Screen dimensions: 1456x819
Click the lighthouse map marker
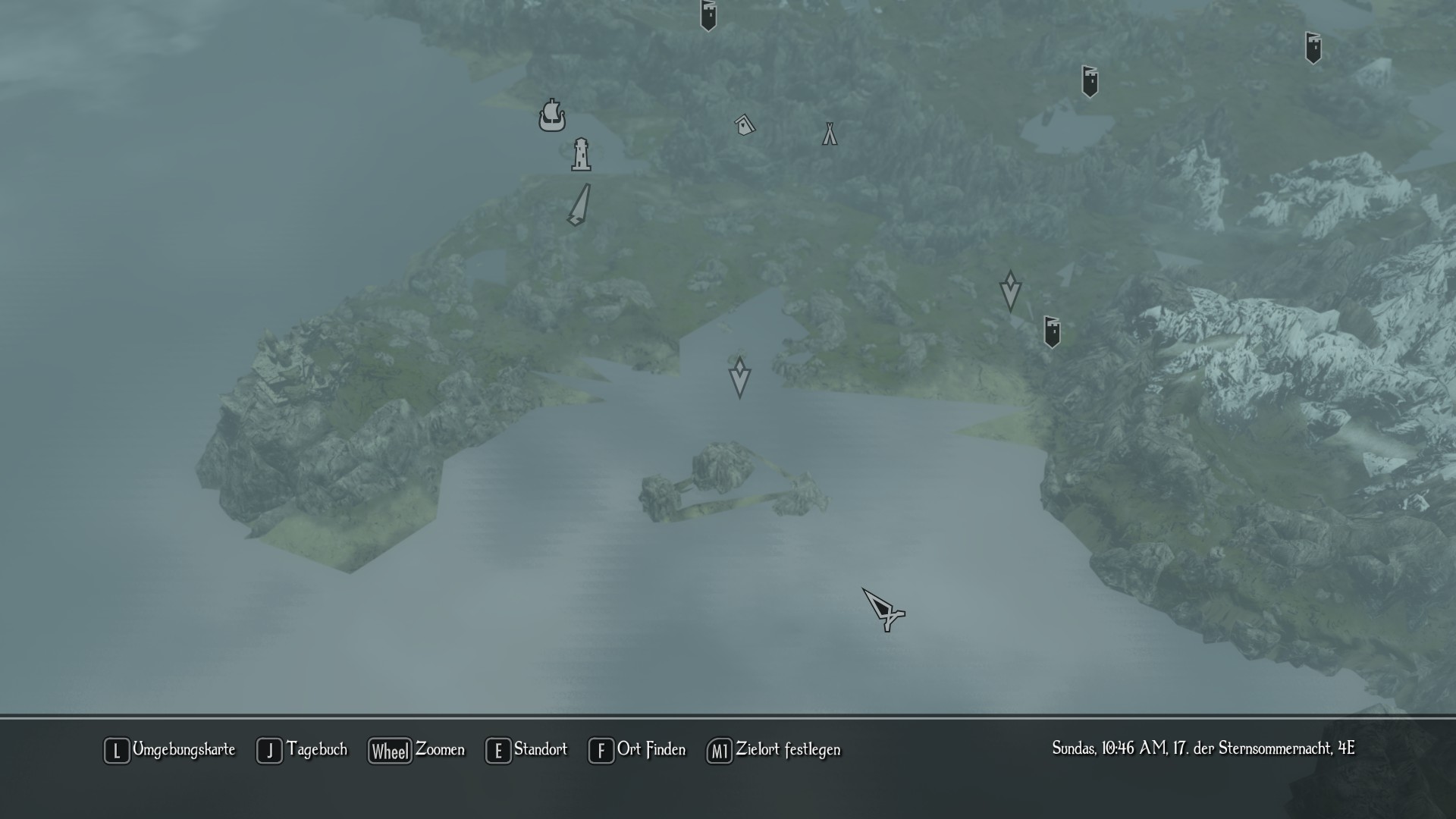click(581, 155)
